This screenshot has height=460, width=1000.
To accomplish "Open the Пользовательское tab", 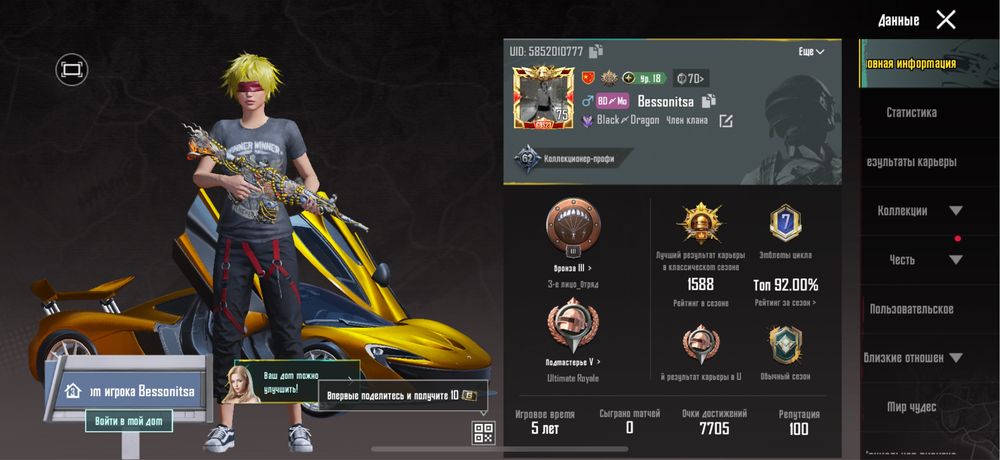I will coord(911,309).
